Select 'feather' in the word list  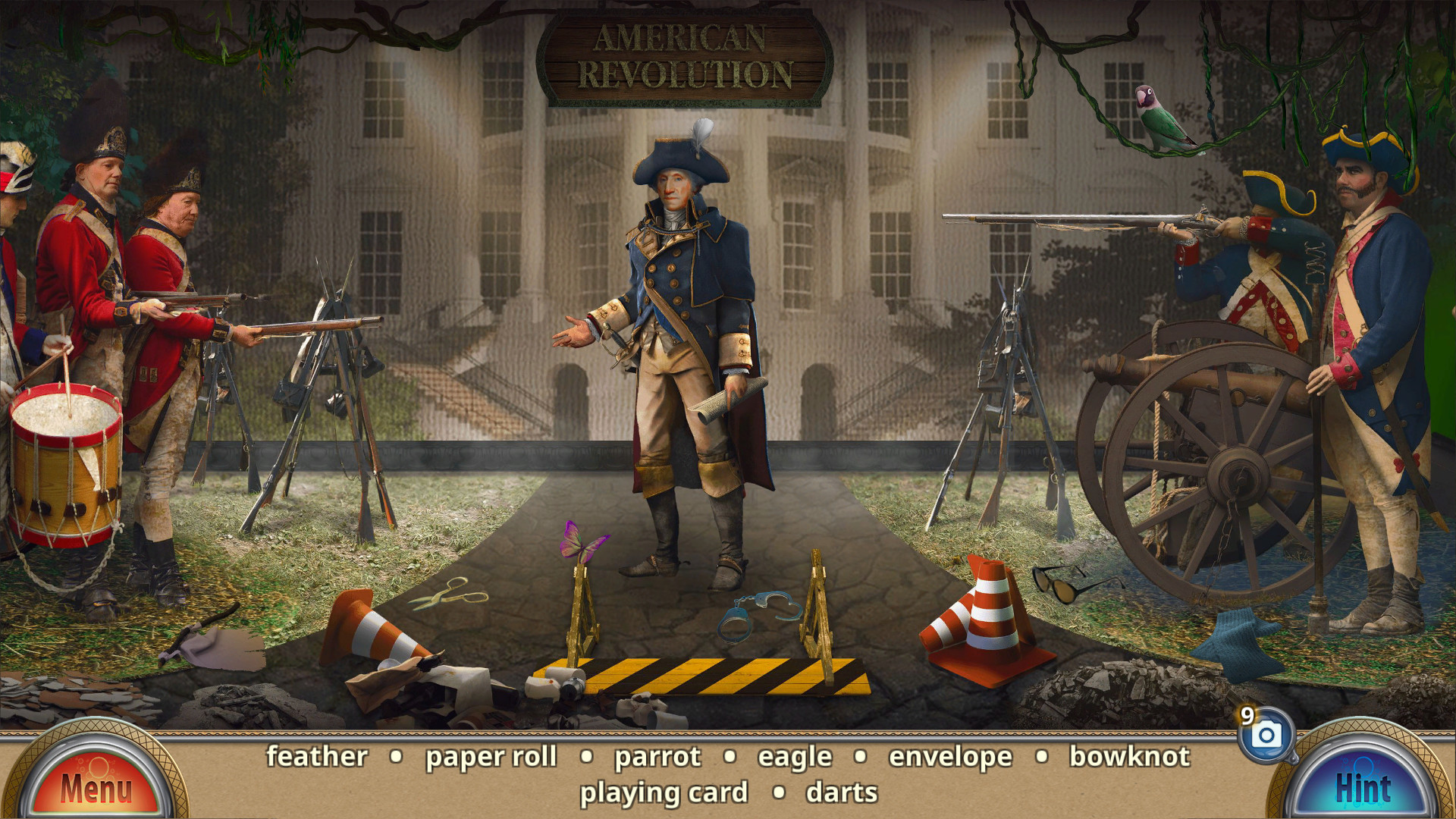(316, 756)
